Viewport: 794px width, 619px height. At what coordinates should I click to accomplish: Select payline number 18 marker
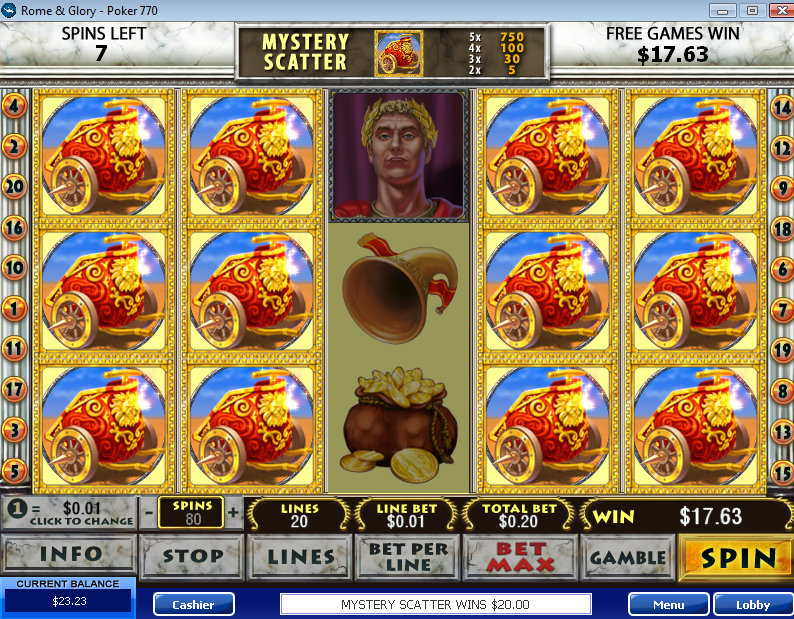pyautogui.click(x=781, y=227)
